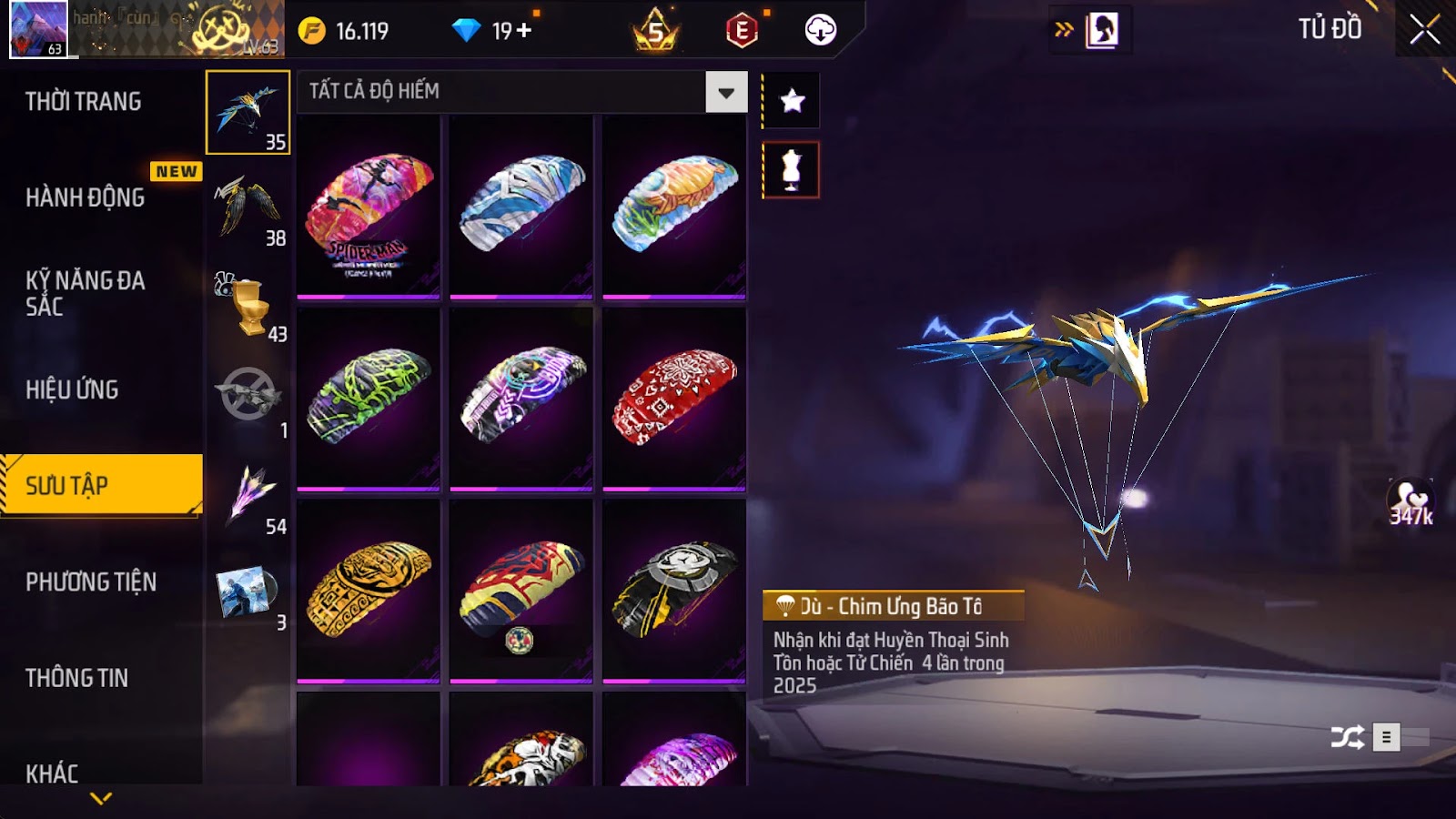Open the parachute subcategory showing 35
1456x819 pixels.
[x=248, y=113]
